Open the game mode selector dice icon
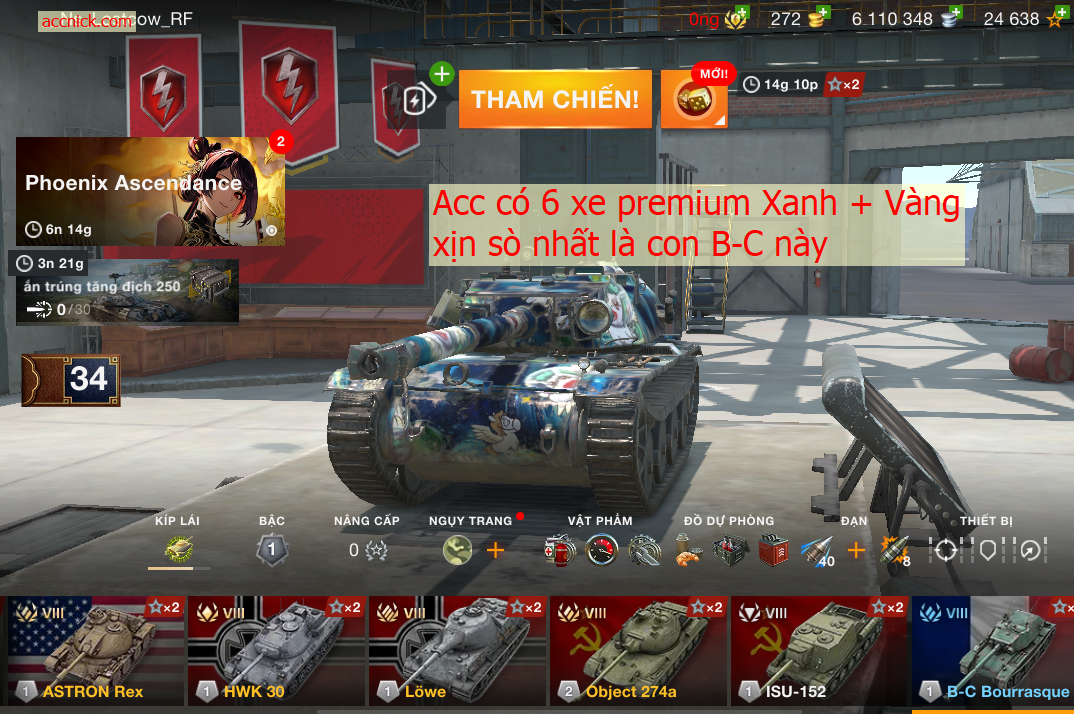Screen dimensions: 1074x714 [693, 100]
